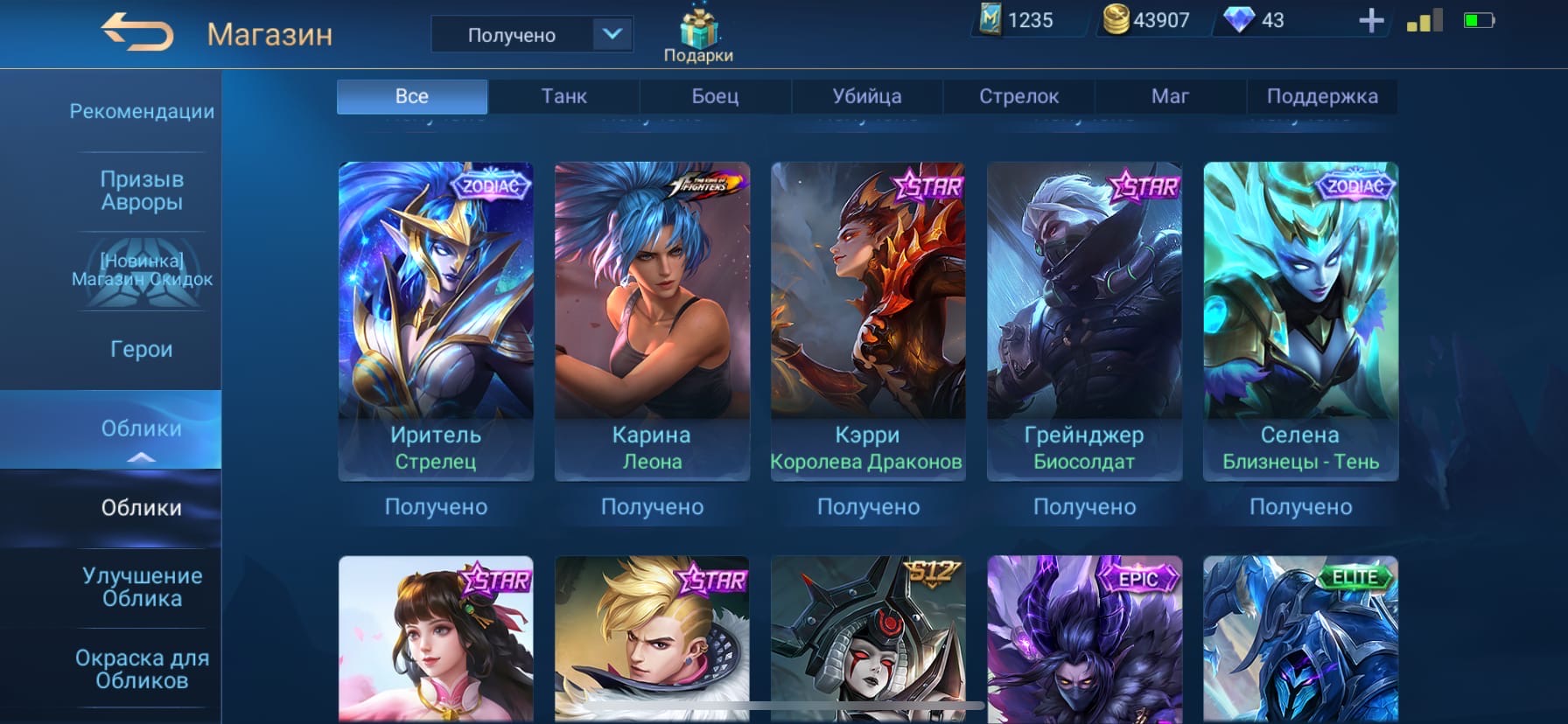This screenshot has height=724, width=1568.
Task: Filter by the Поддержка tab
Action: point(1321,96)
